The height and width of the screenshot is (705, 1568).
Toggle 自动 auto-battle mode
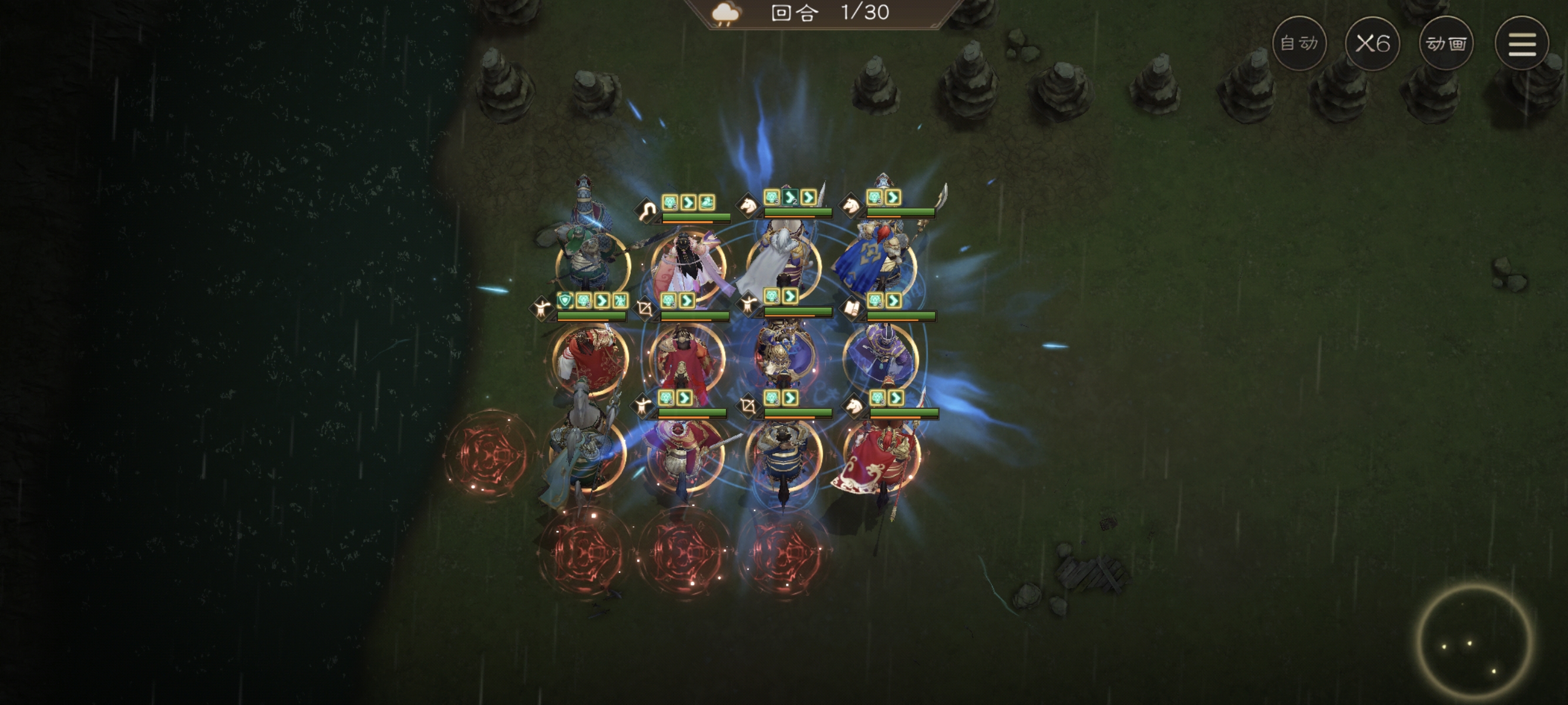point(1300,43)
